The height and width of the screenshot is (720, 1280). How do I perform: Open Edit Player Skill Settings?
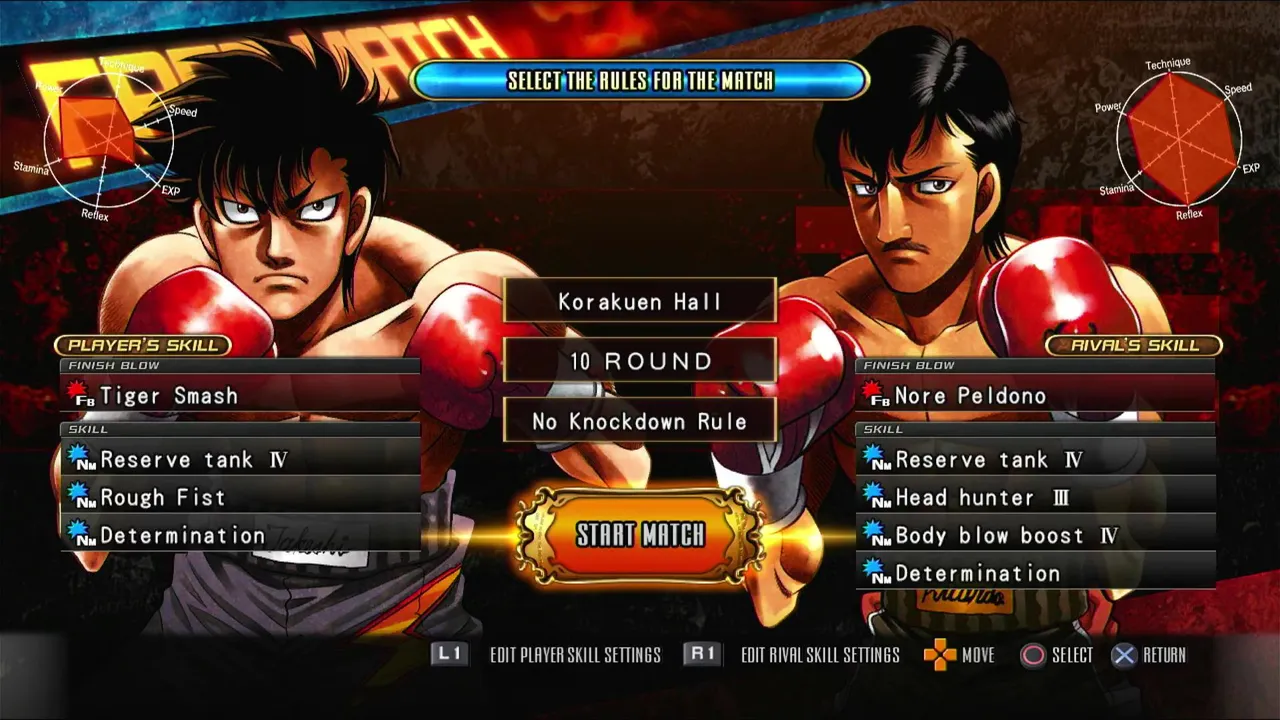click(546, 655)
